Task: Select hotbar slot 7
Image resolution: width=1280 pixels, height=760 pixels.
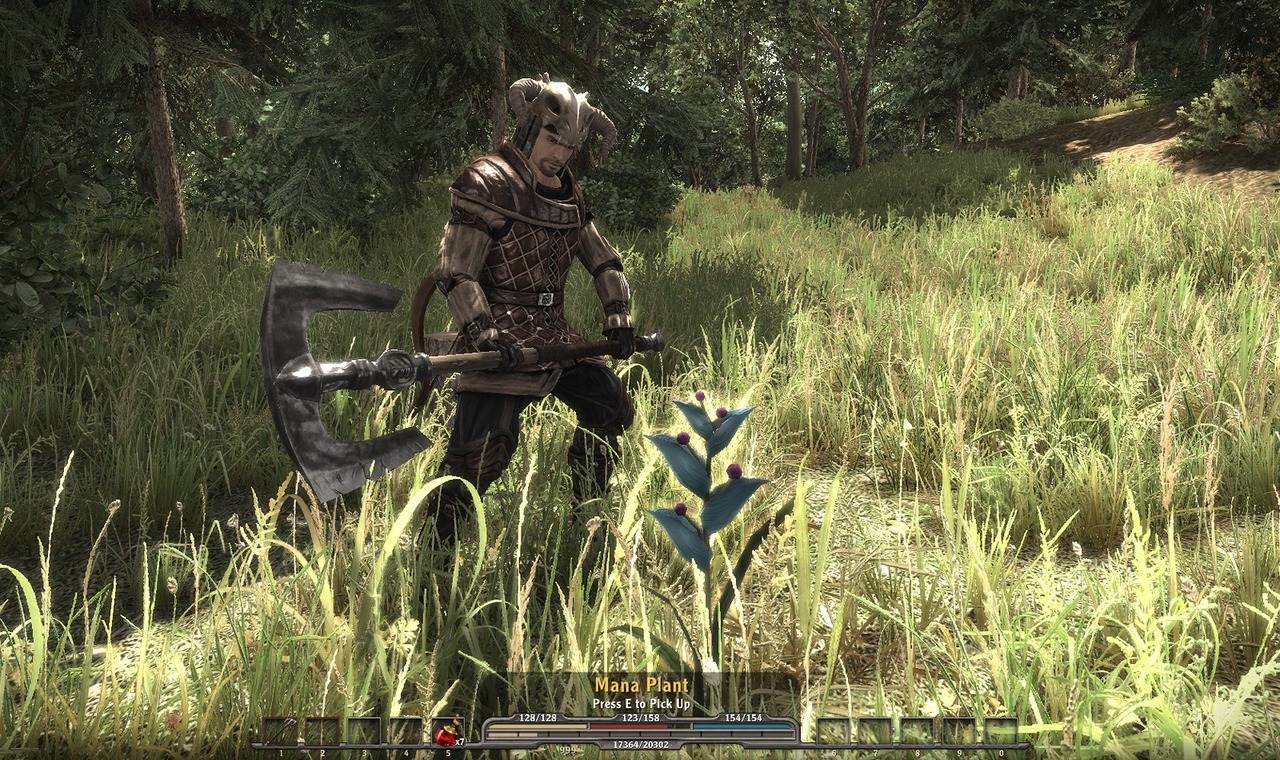Action: pyautogui.click(x=875, y=731)
